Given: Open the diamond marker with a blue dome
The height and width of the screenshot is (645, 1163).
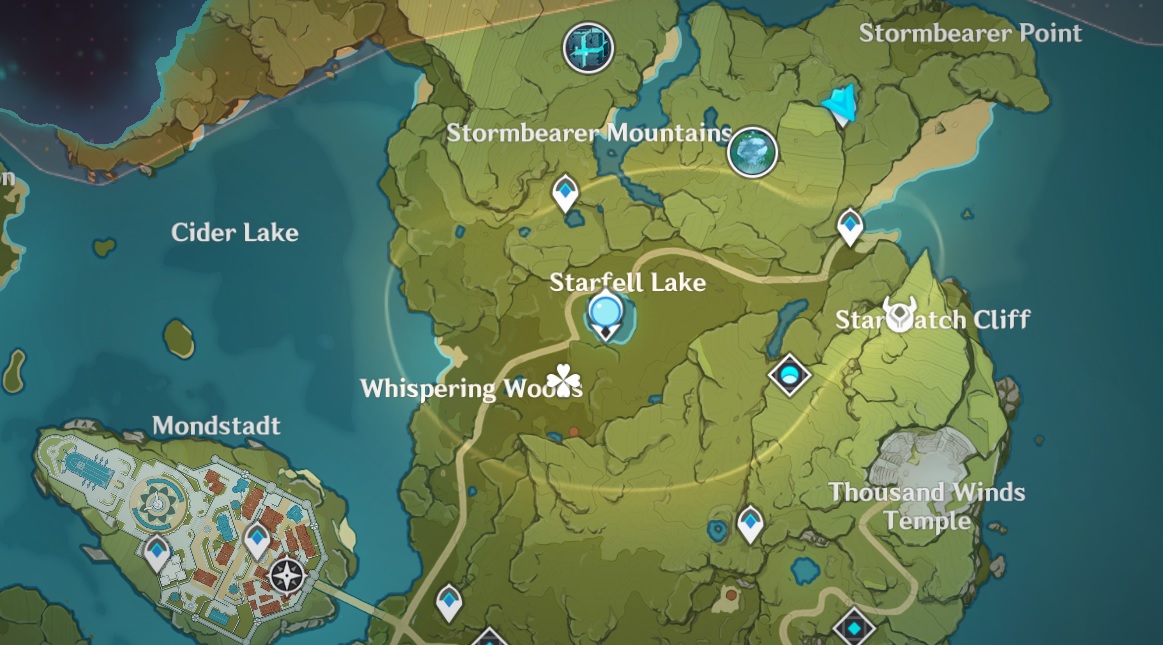Looking at the screenshot, I should point(790,376).
